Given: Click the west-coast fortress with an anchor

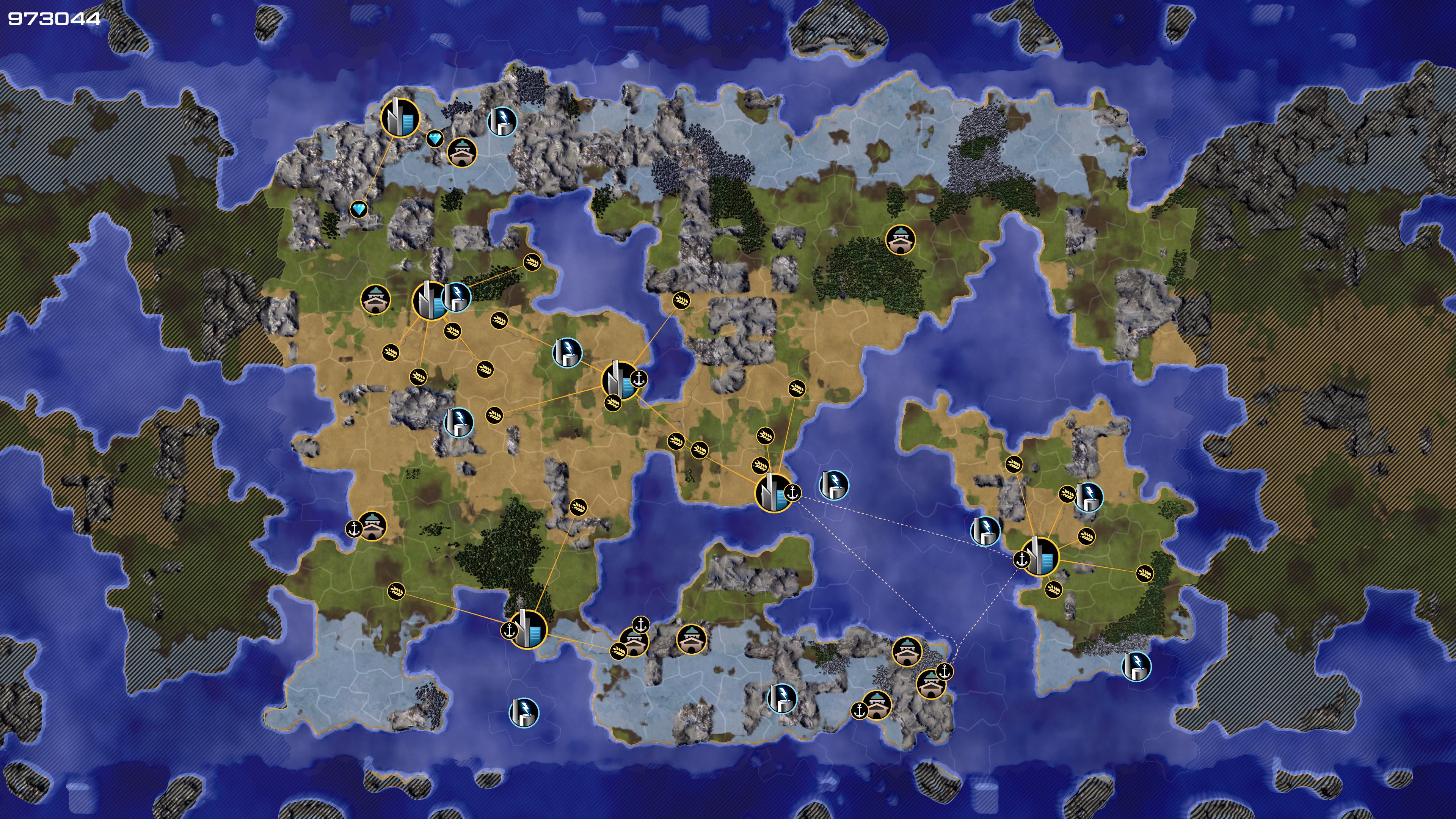Looking at the screenshot, I should [x=372, y=526].
